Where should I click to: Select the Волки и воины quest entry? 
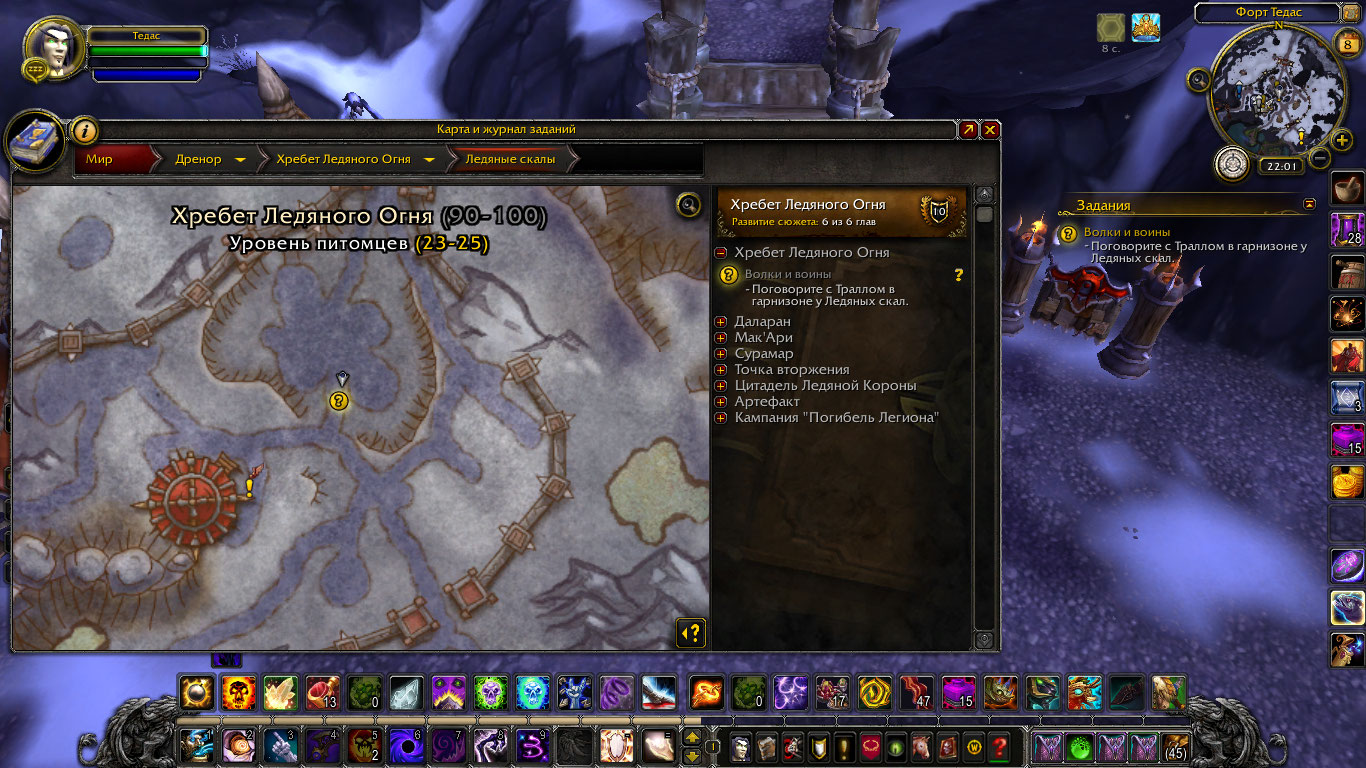[788, 274]
